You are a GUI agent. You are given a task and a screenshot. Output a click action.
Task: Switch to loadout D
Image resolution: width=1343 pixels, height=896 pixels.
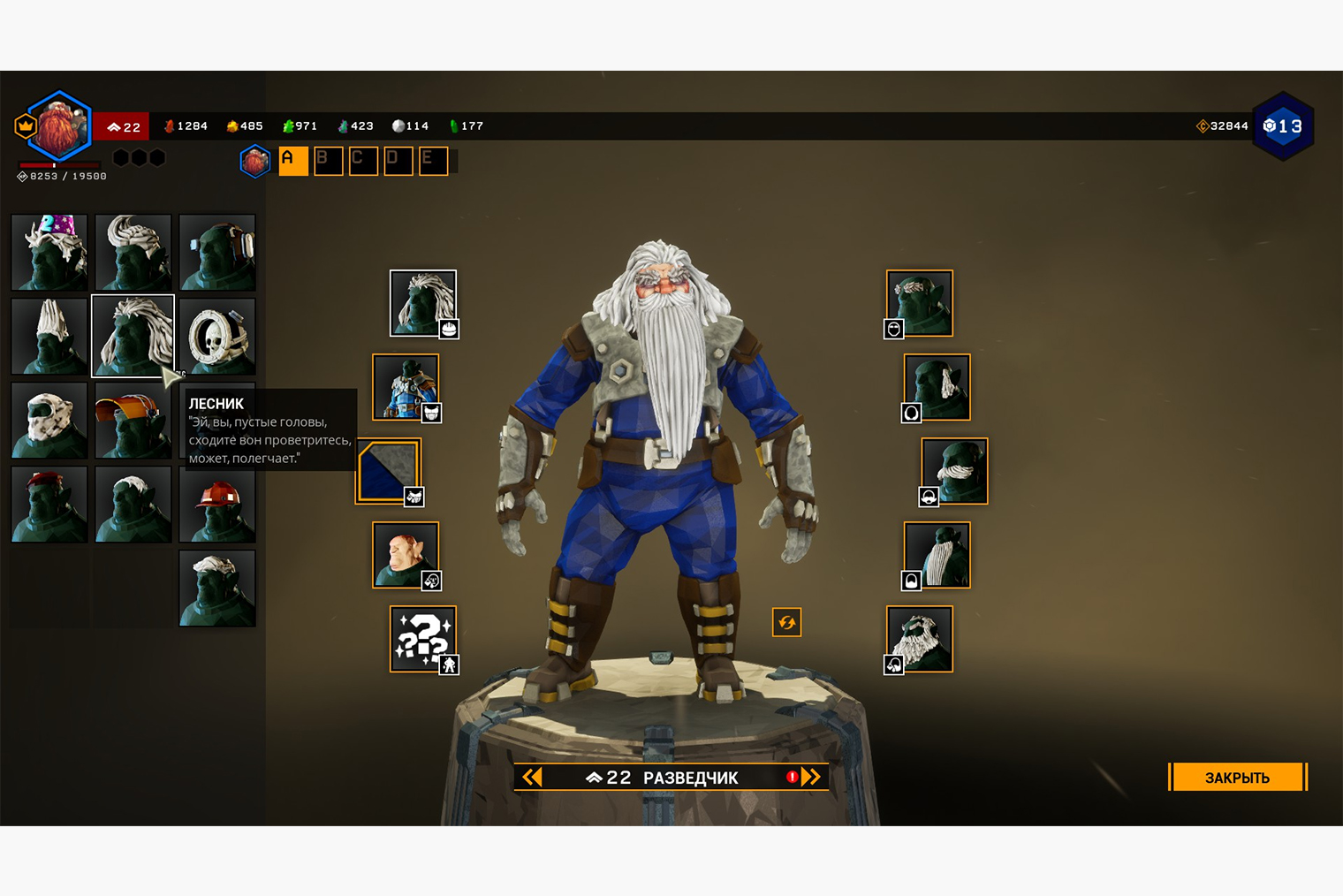[x=398, y=161]
